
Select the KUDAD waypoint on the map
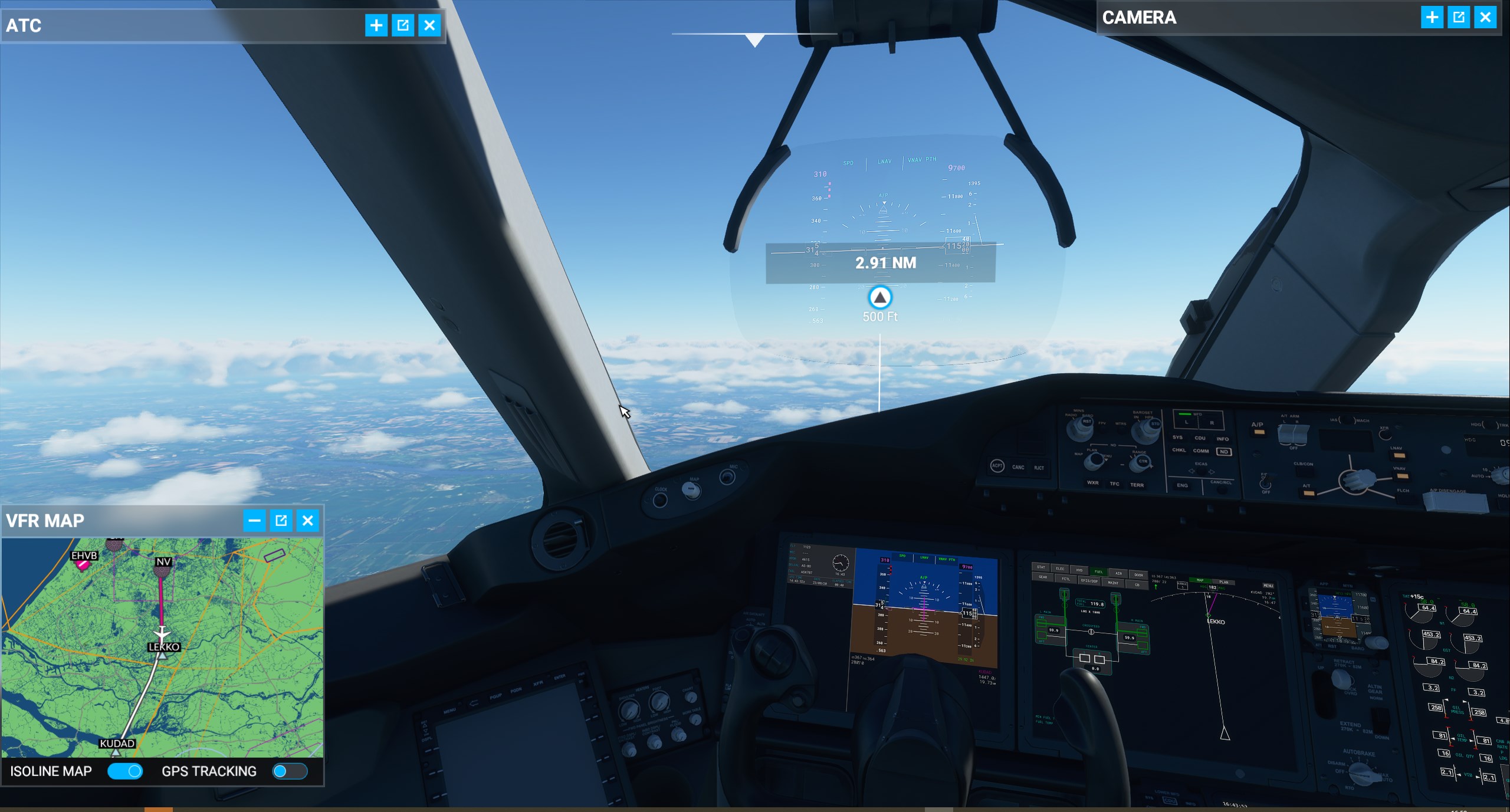tap(116, 752)
